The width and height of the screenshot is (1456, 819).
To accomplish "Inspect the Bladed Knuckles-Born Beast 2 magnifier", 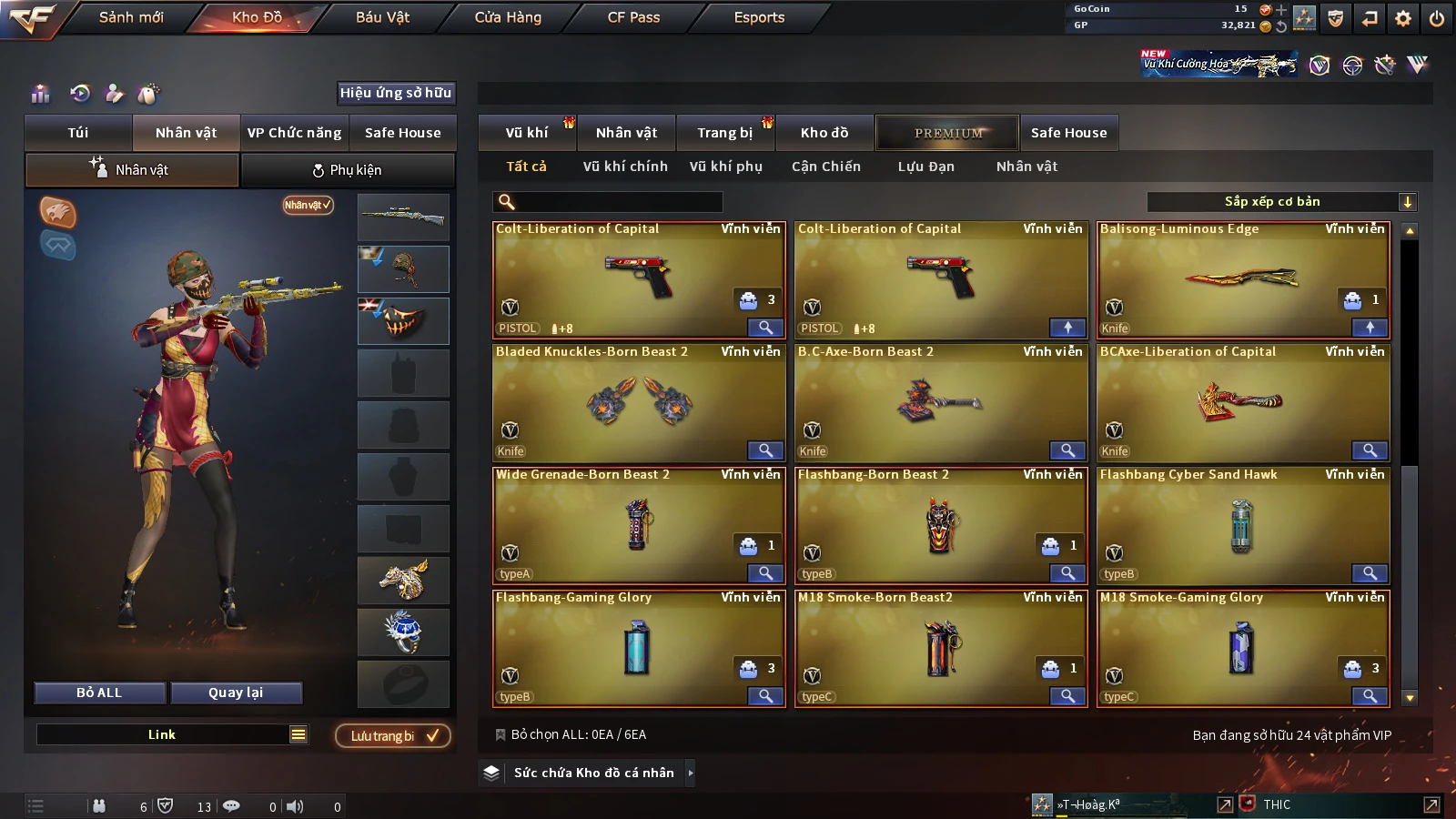I will point(765,450).
